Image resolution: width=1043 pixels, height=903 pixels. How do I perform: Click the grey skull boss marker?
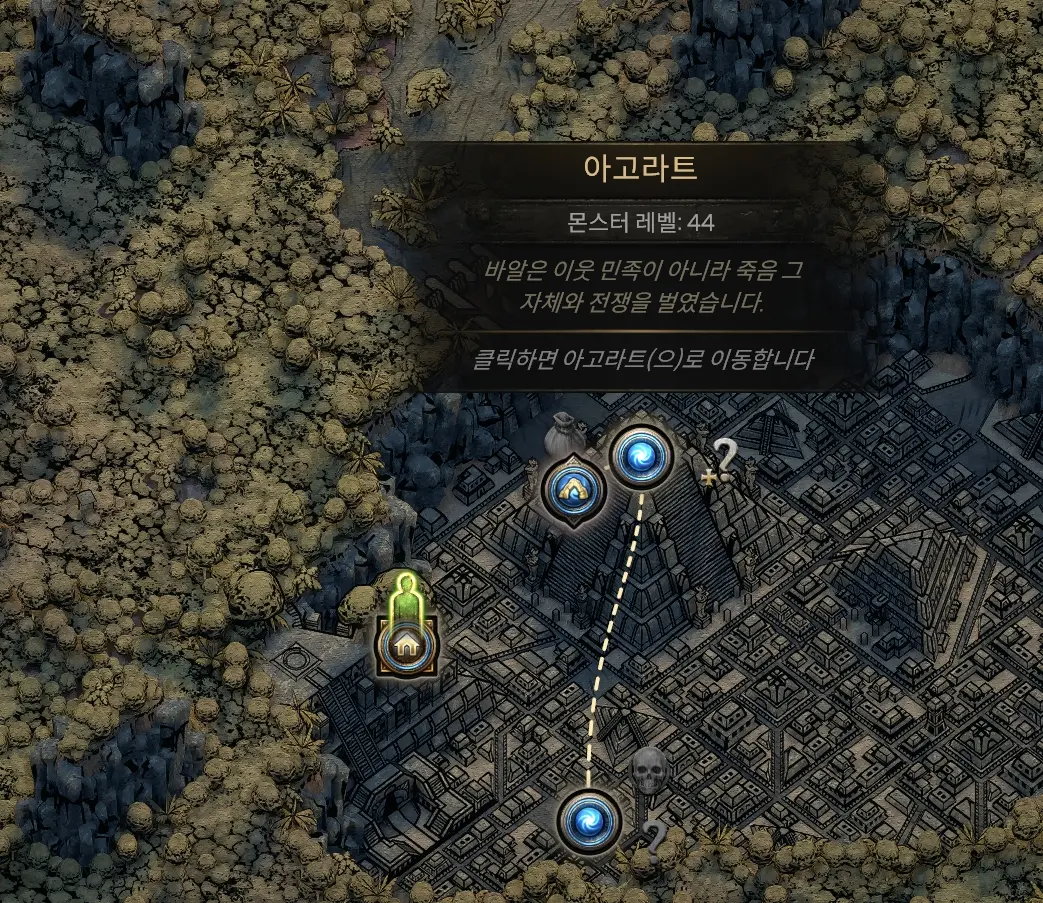(x=648, y=770)
